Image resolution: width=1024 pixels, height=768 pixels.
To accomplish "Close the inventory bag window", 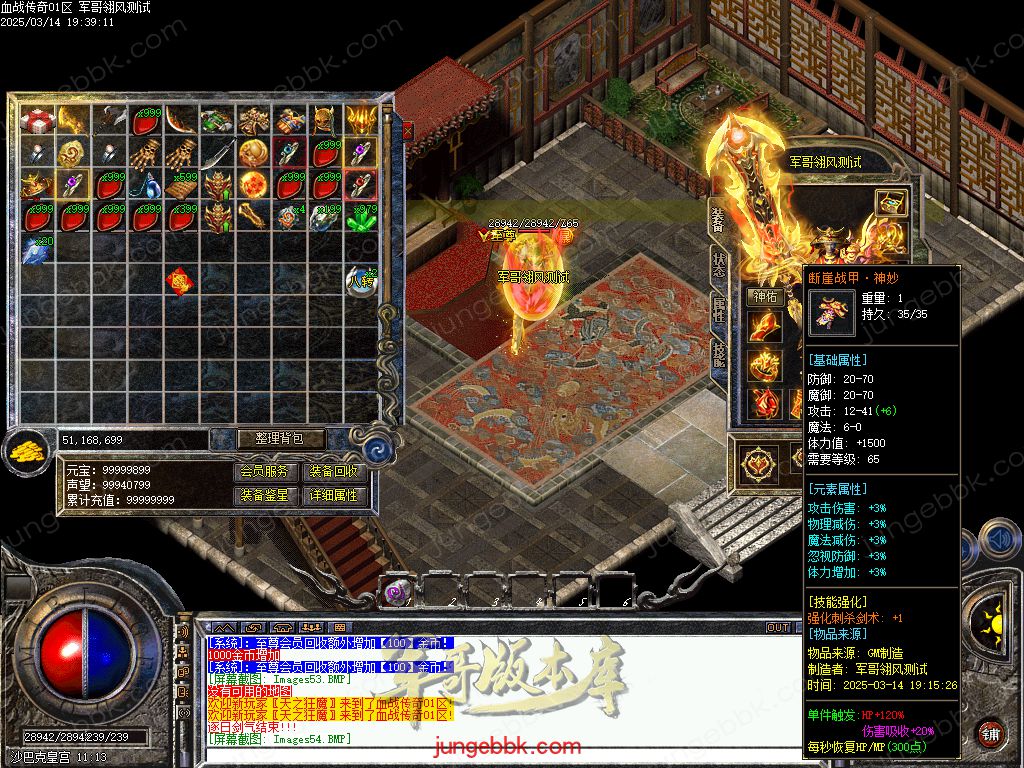I will [407, 130].
